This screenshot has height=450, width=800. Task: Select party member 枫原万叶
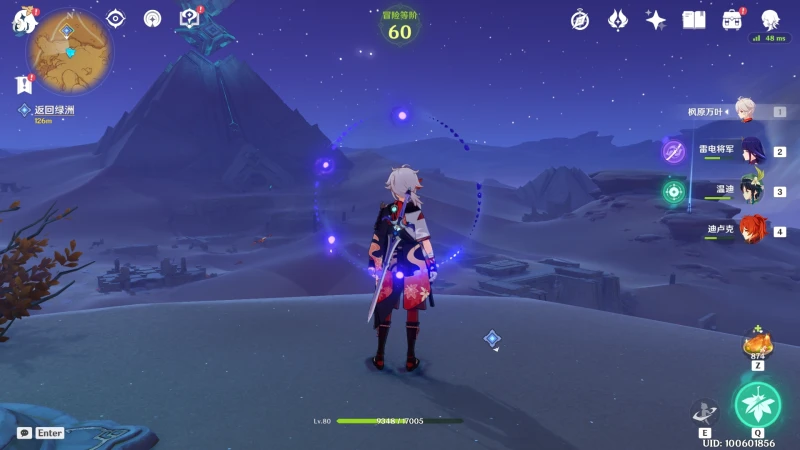click(x=743, y=110)
